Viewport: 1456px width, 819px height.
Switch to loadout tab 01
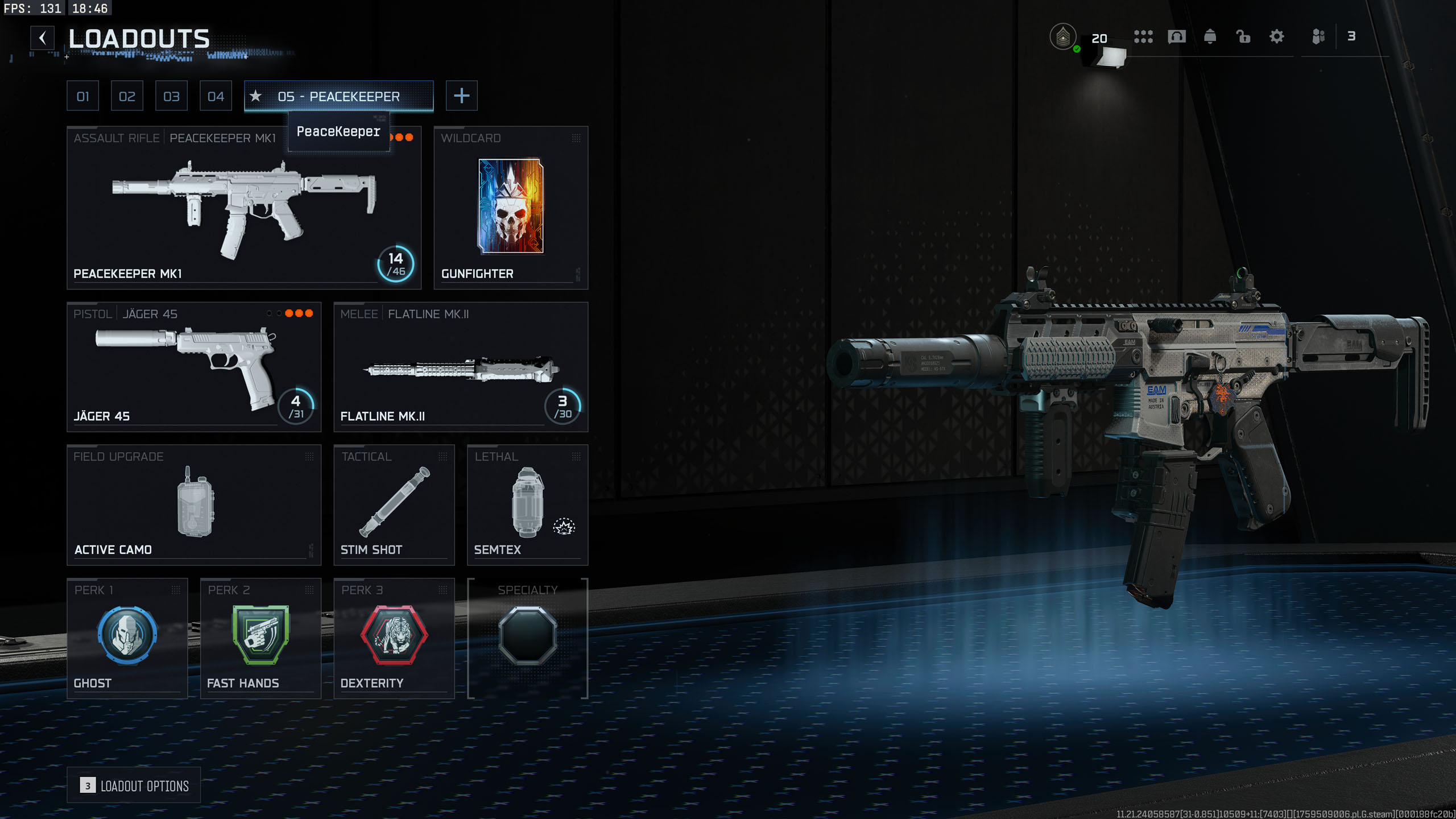click(82, 96)
